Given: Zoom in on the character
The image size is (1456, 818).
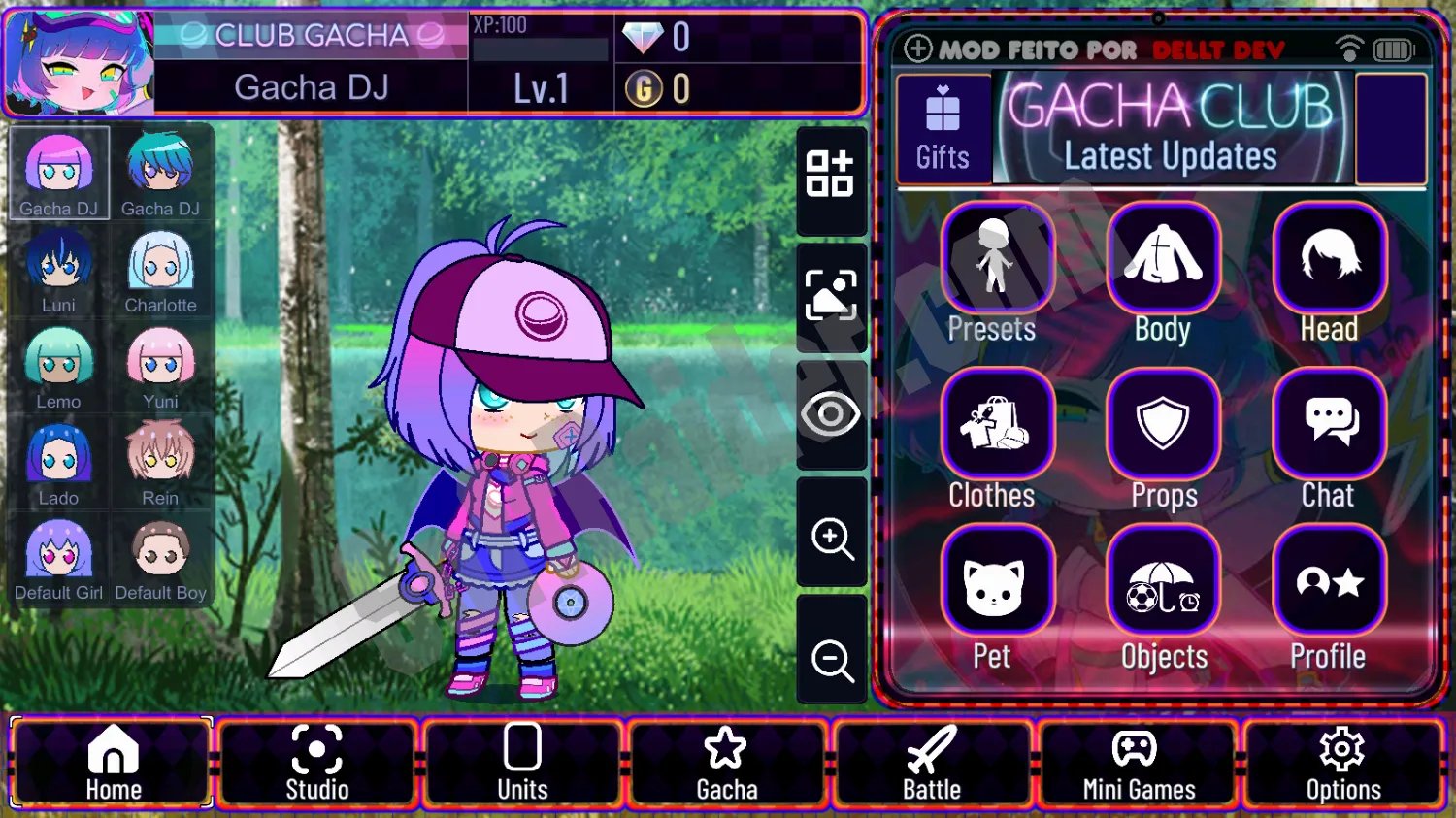Looking at the screenshot, I should pos(831,537).
